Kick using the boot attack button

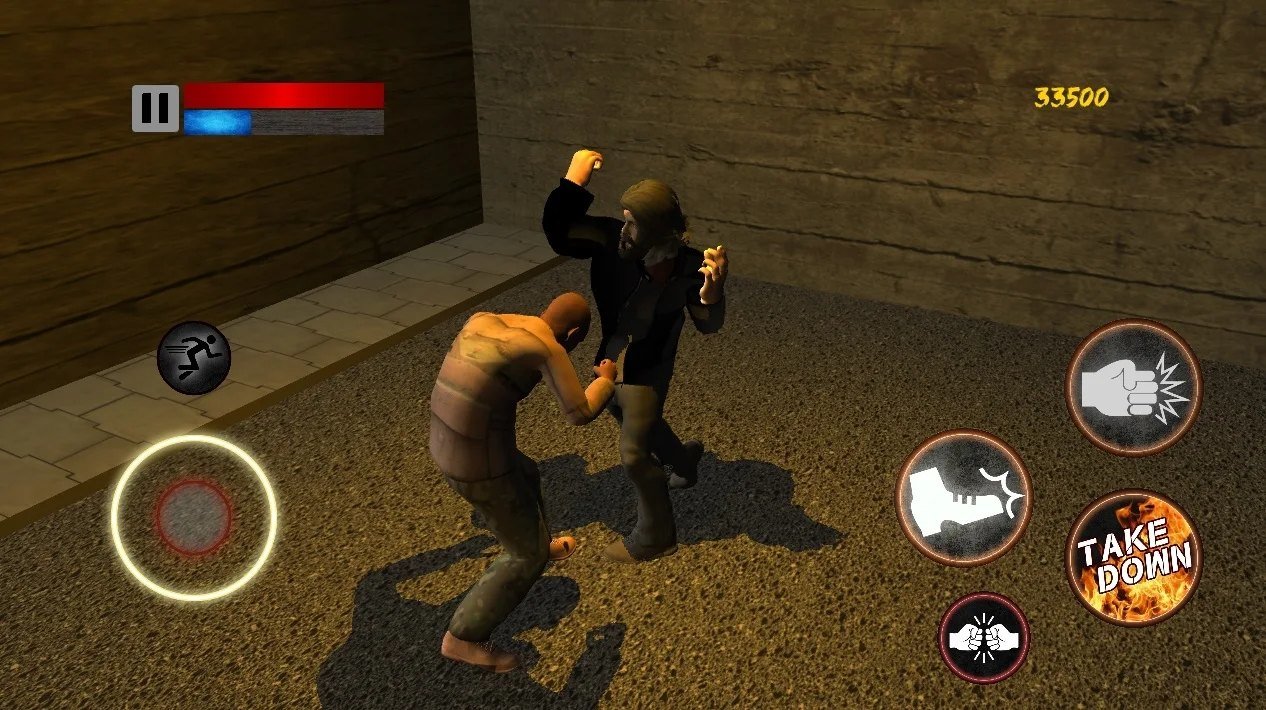(x=963, y=497)
